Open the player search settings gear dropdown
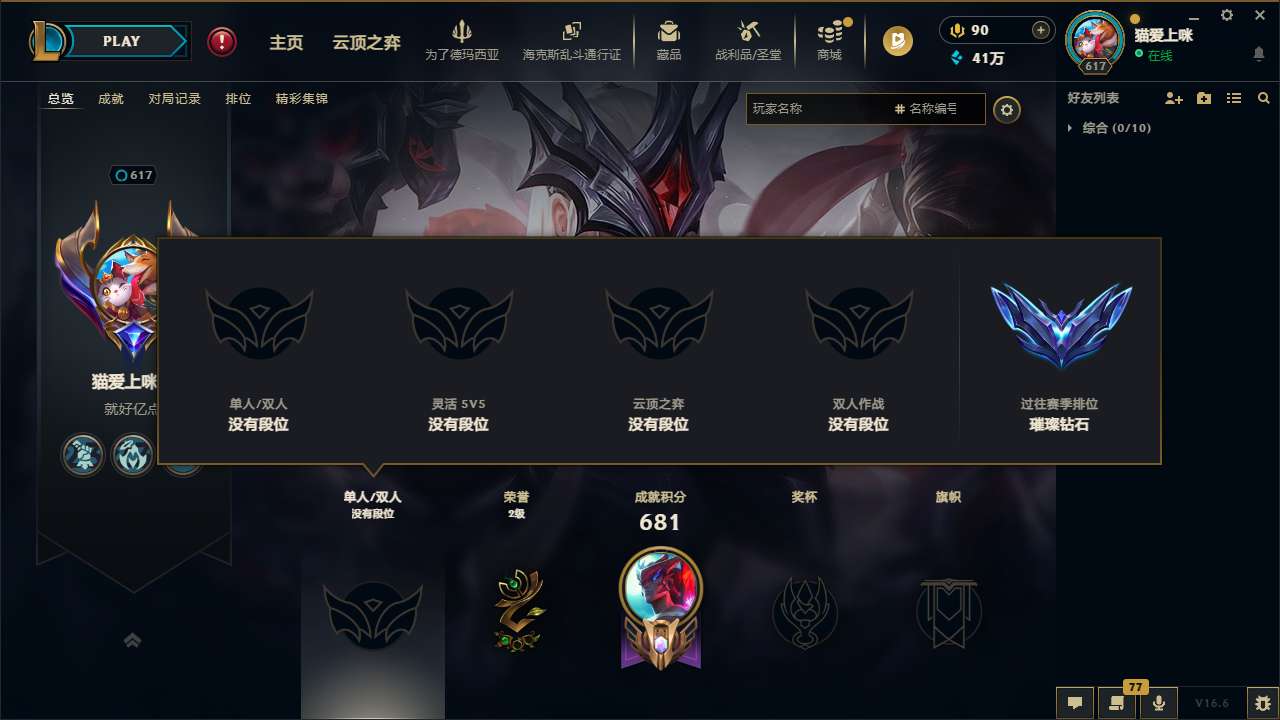Viewport: 1280px width, 720px height. coord(1007,109)
